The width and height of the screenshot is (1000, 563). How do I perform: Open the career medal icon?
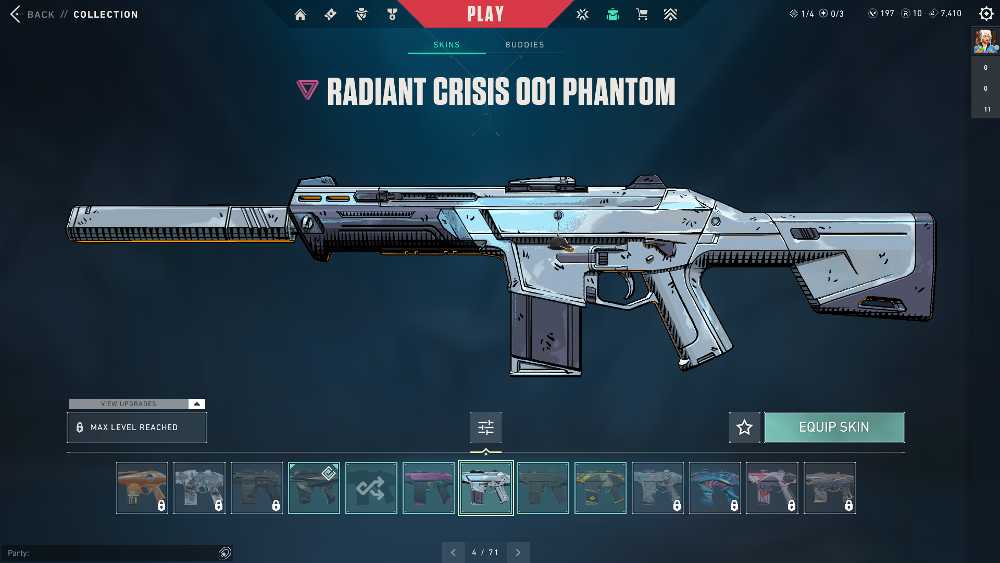click(392, 14)
